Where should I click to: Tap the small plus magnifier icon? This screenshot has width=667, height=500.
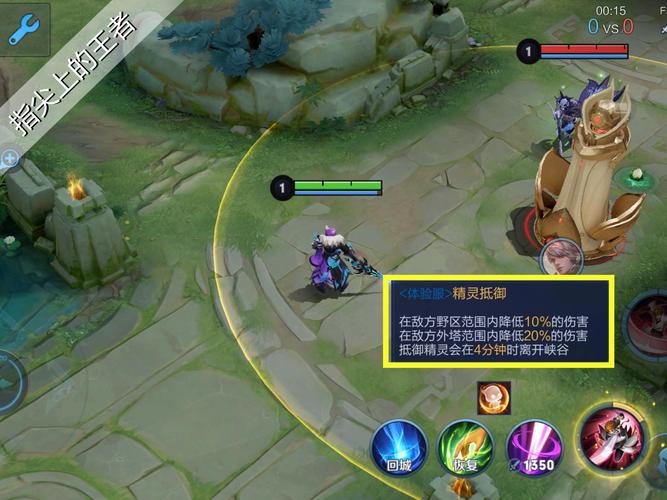[10, 158]
